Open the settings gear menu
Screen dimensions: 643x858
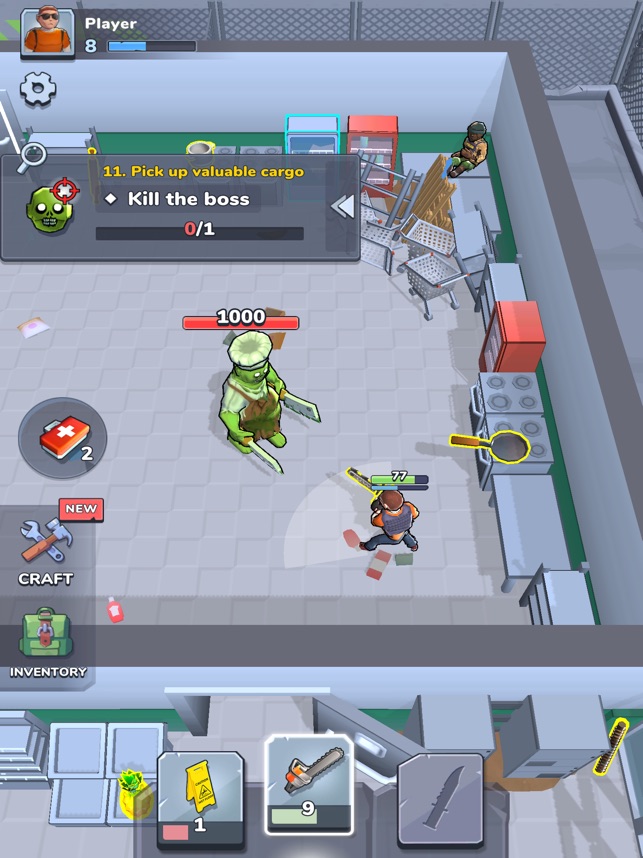pos(38,89)
